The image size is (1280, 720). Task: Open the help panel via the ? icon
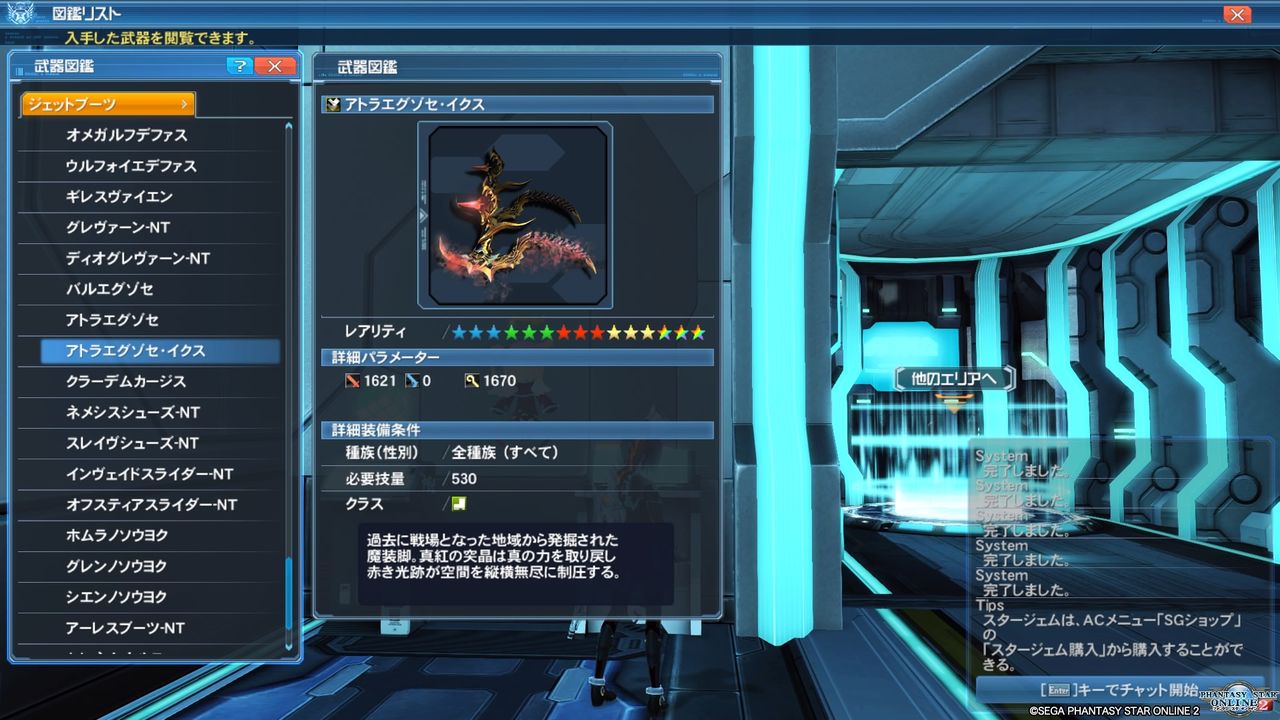coord(240,65)
